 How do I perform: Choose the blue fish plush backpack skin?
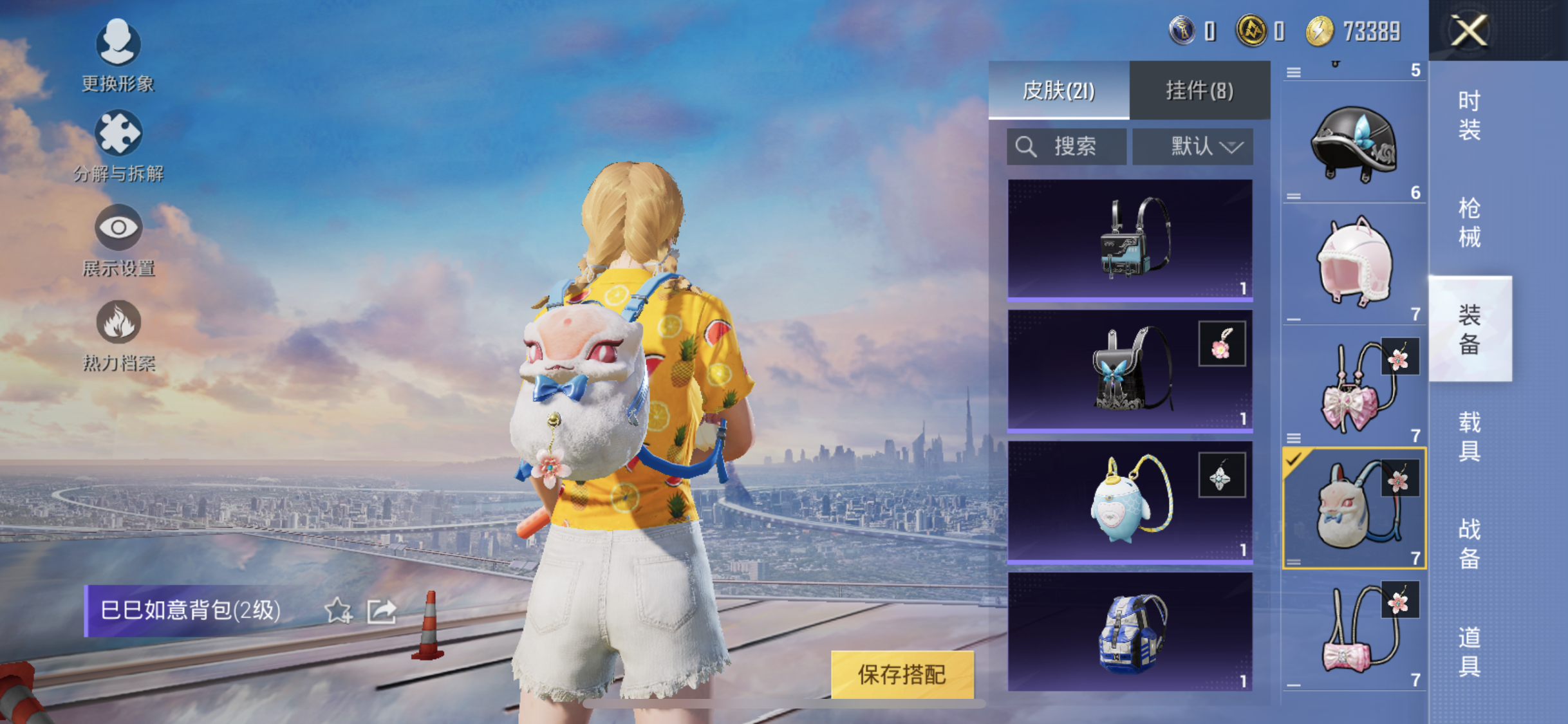1130,501
